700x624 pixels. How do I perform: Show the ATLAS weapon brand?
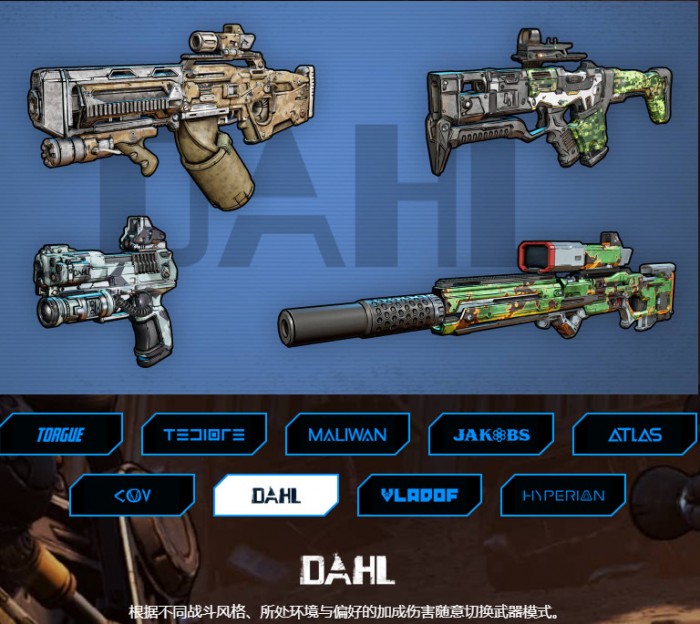coord(634,435)
